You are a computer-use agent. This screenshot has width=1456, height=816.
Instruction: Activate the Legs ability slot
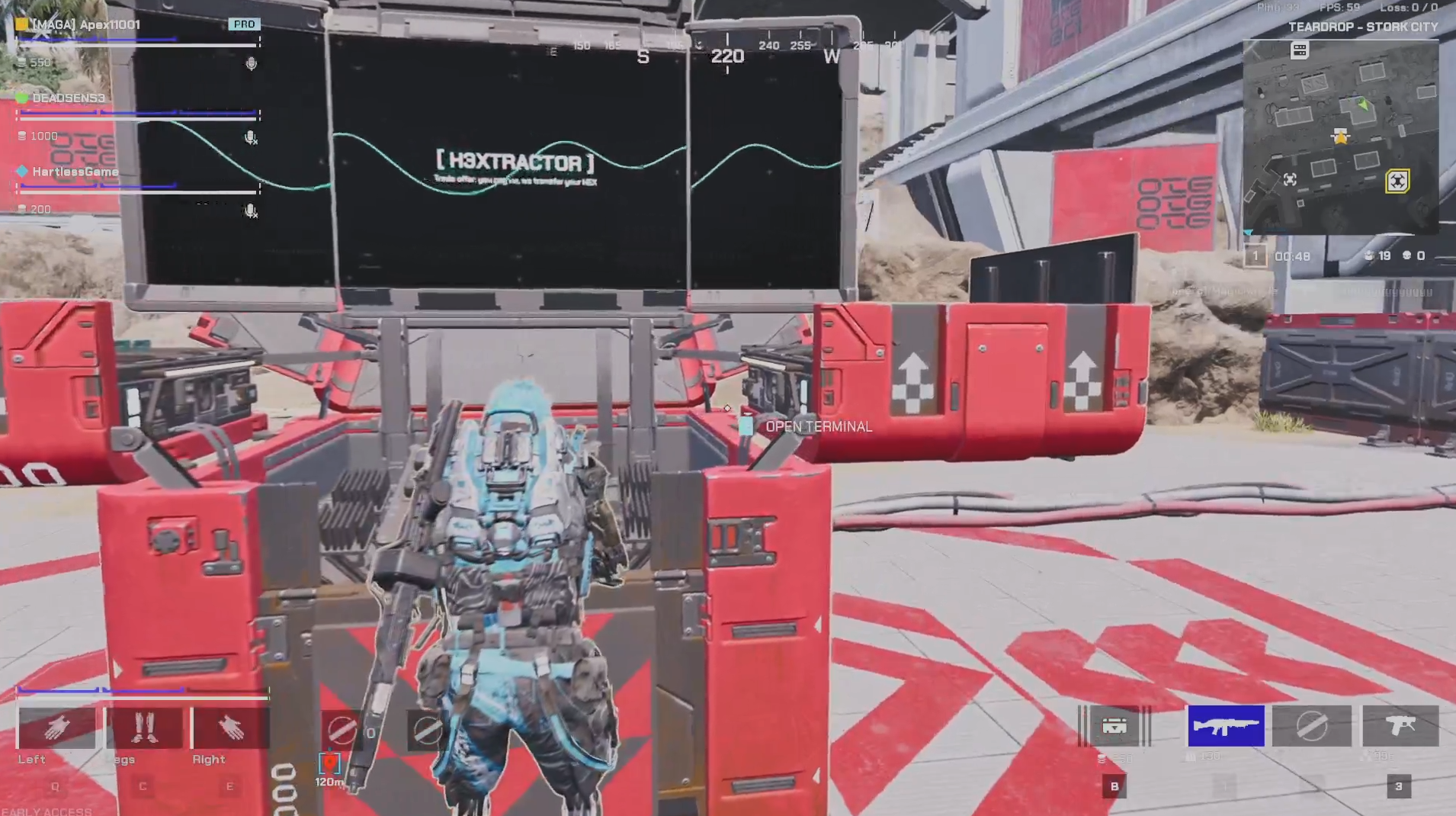pyautogui.click(x=143, y=728)
